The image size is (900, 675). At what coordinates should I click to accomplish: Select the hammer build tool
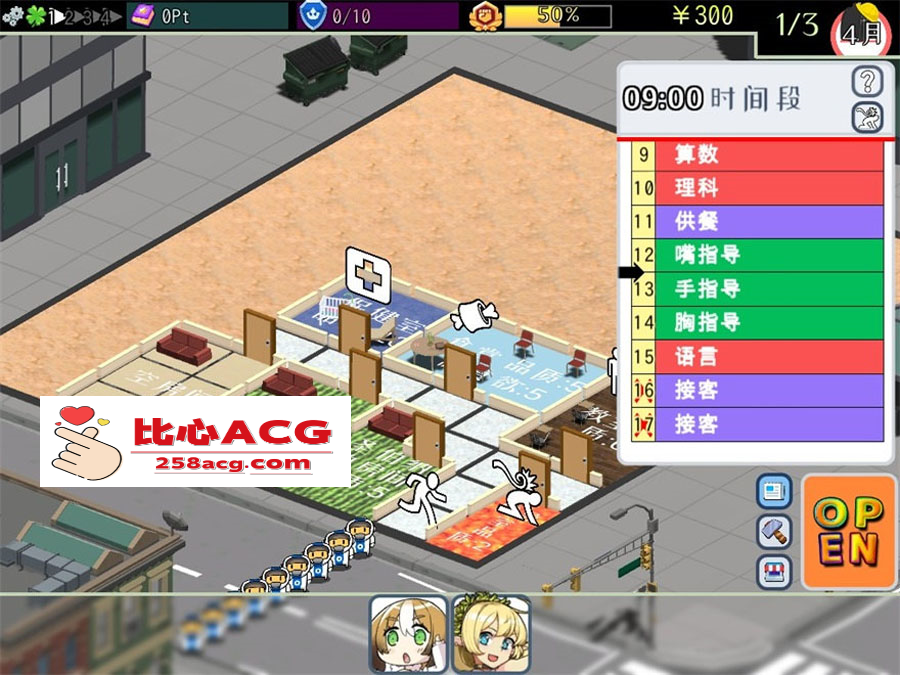tap(775, 531)
